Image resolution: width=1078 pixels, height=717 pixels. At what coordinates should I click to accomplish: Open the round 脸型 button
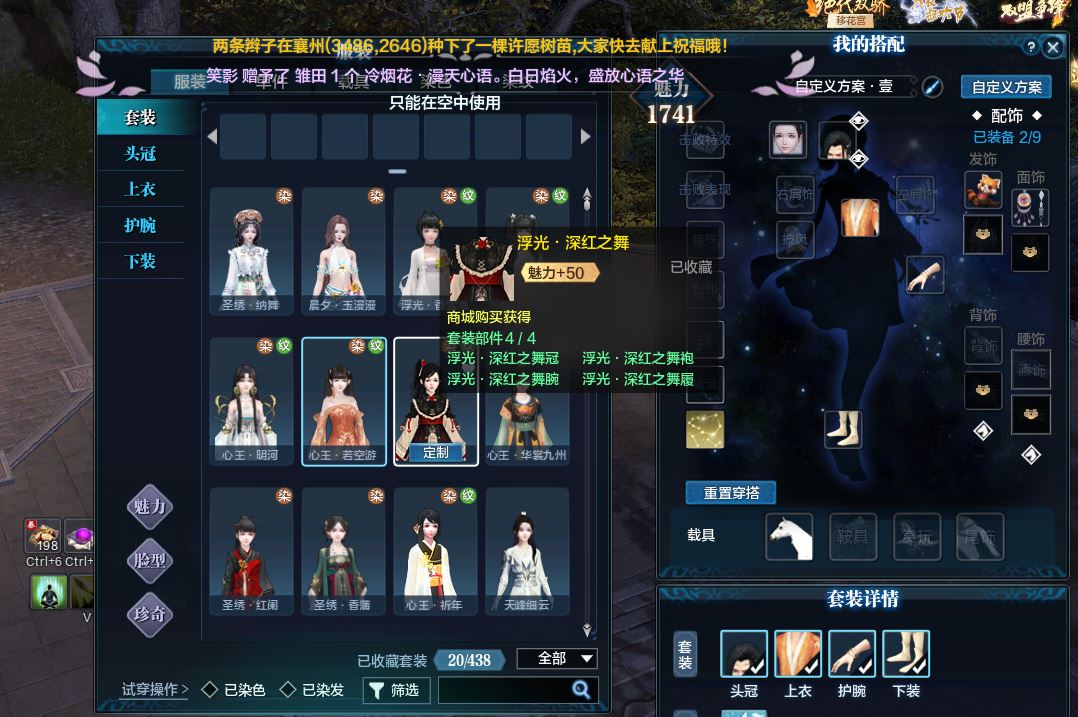pos(150,561)
